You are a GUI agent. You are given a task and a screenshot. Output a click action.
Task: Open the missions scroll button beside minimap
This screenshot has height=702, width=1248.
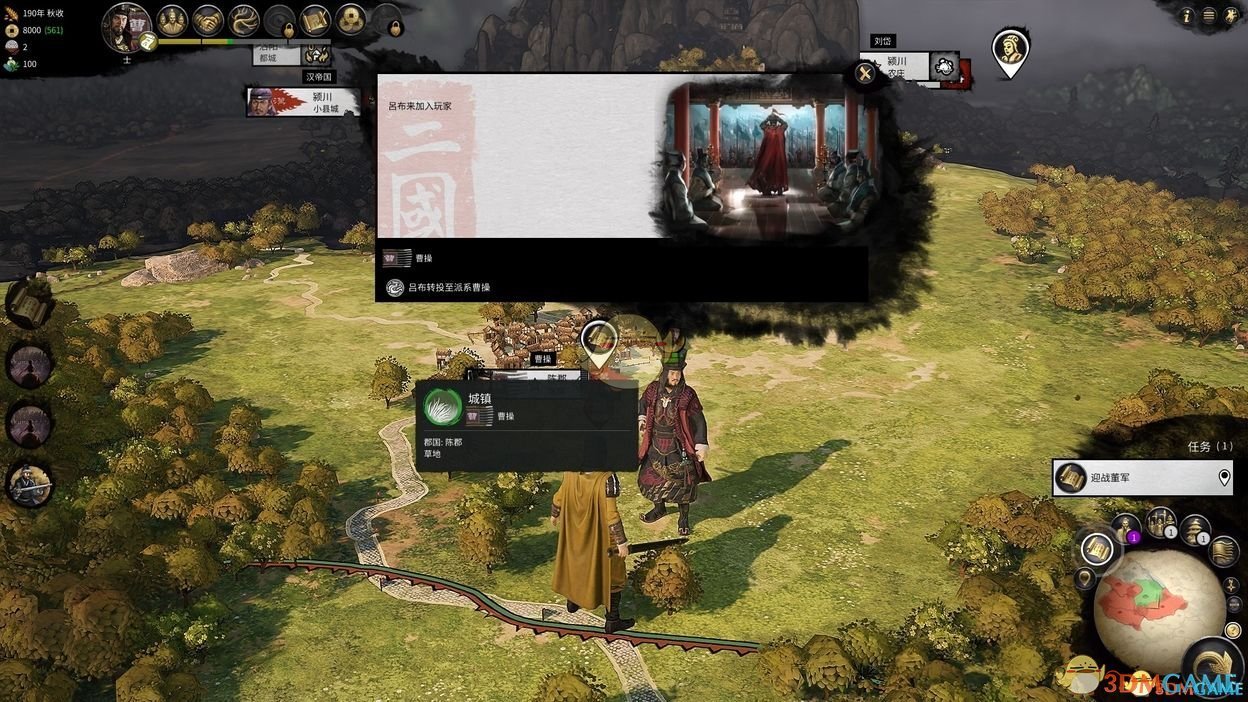click(x=1097, y=548)
